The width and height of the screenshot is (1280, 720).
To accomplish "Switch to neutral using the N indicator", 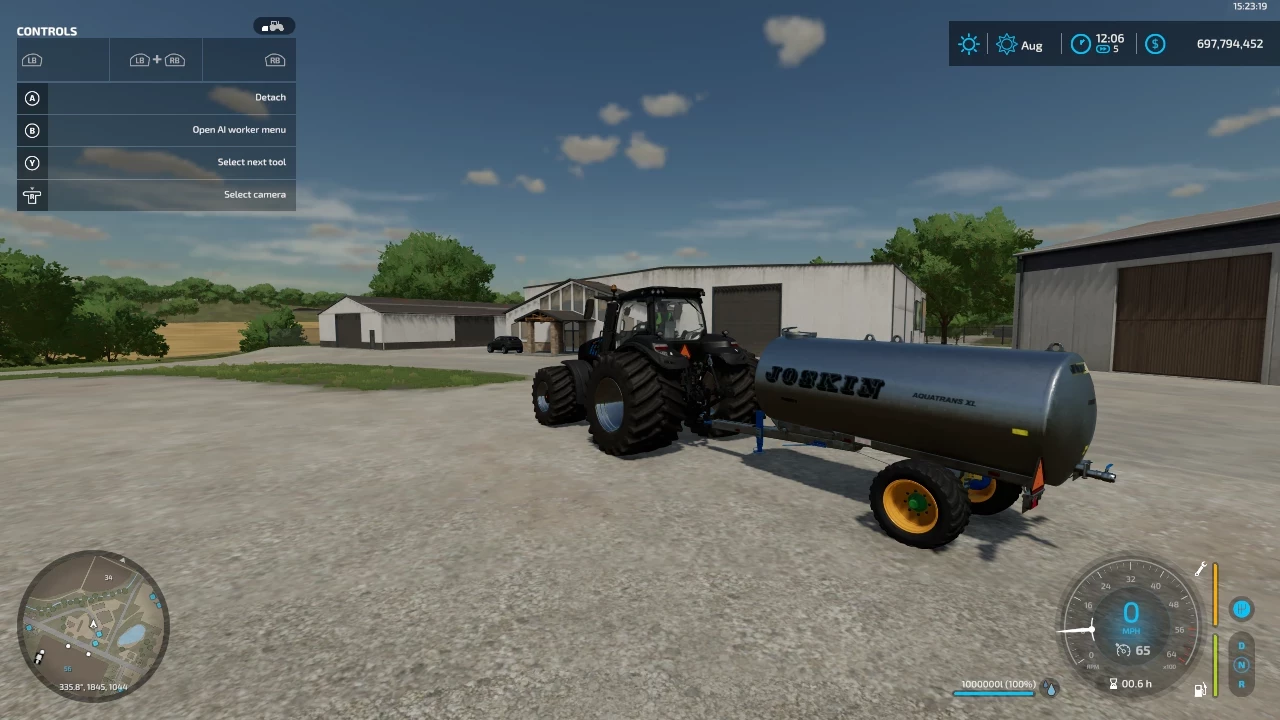I will coord(1241,665).
